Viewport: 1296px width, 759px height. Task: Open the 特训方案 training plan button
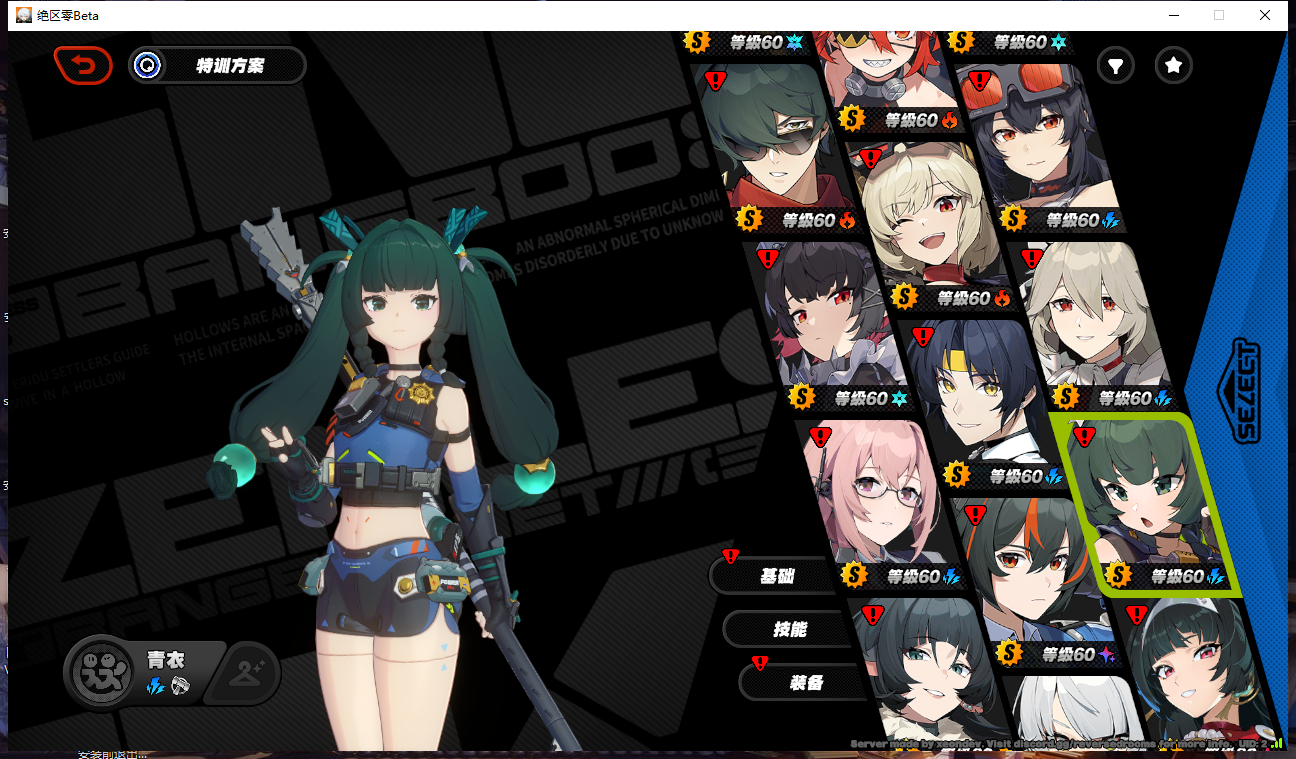(x=218, y=66)
